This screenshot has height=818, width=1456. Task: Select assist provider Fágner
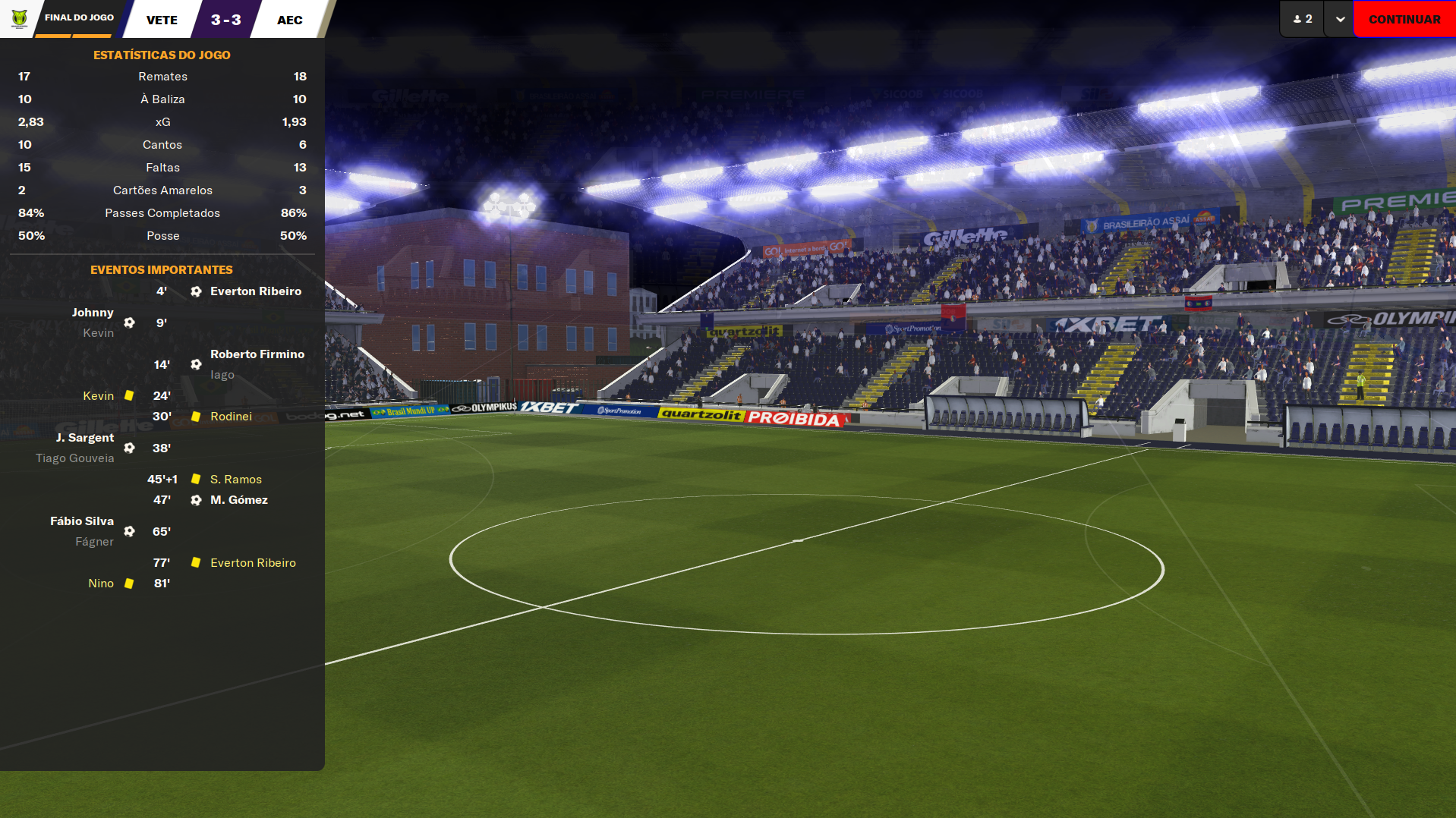tap(94, 542)
